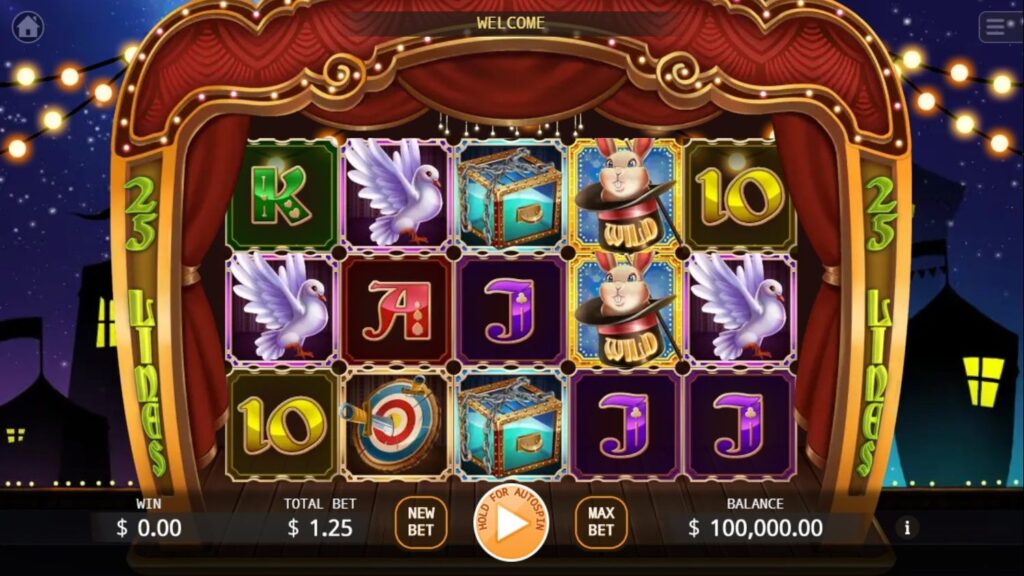This screenshot has width=1024, height=576.
Task: Select the Max Bet button
Action: pos(600,522)
